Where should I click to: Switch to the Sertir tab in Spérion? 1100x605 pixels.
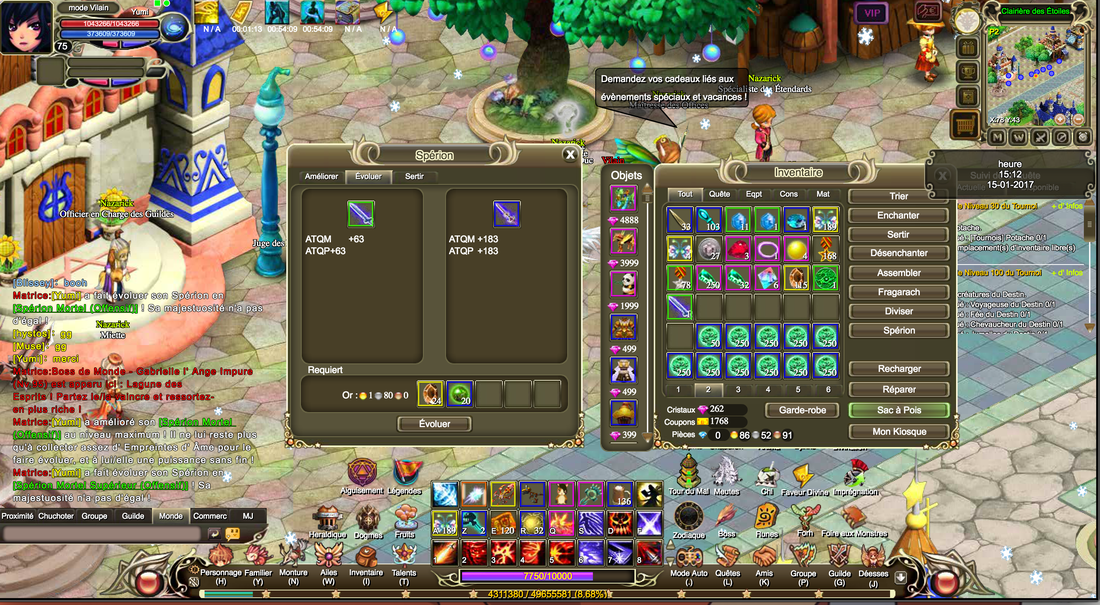(414, 177)
